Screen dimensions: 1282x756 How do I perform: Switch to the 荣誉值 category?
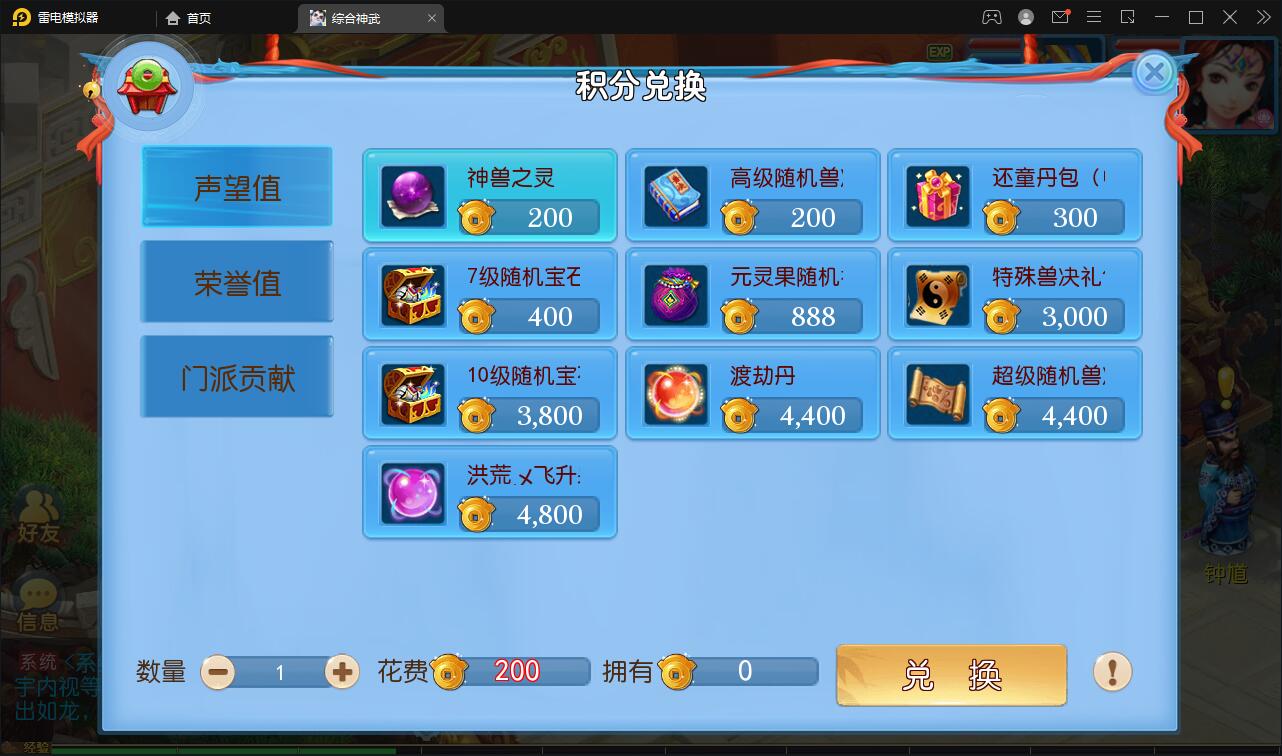pyautogui.click(x=236, y=281)
